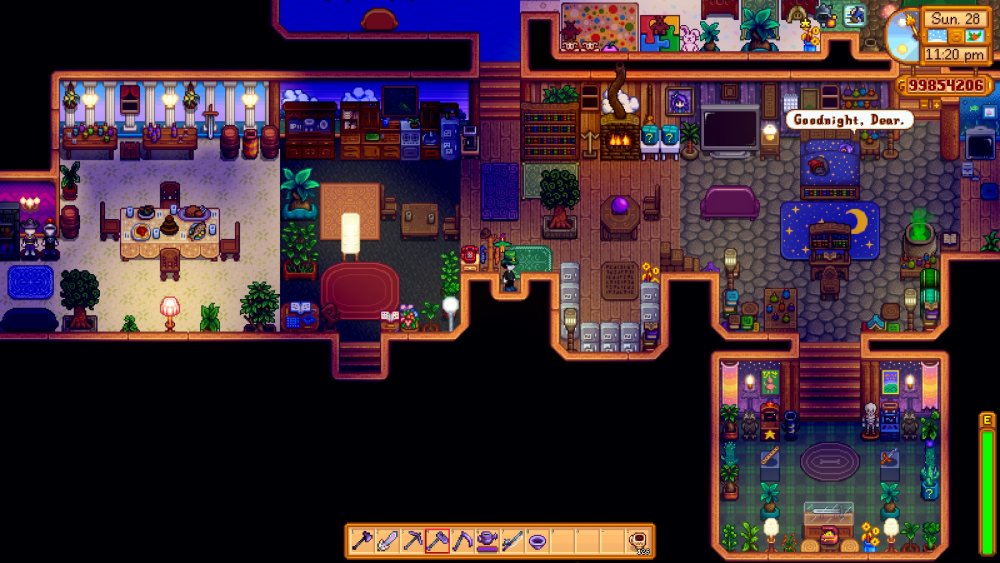1000x563 pixels.
Task: Switch to the scythe tool
Action: pos(462,541)
